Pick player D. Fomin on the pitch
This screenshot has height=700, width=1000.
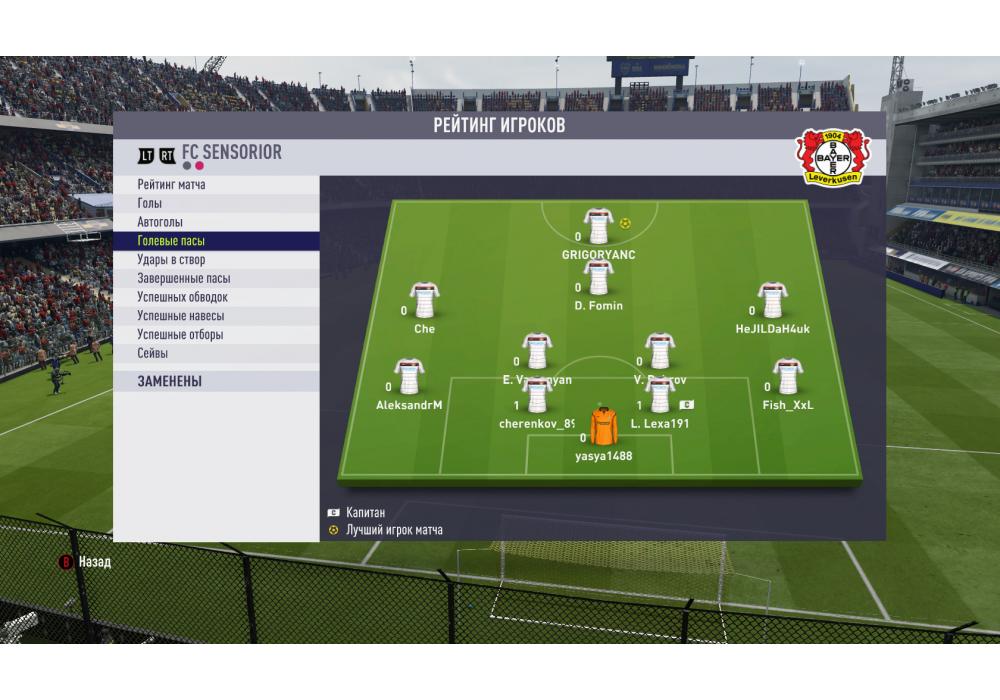[x=598, y=279]
